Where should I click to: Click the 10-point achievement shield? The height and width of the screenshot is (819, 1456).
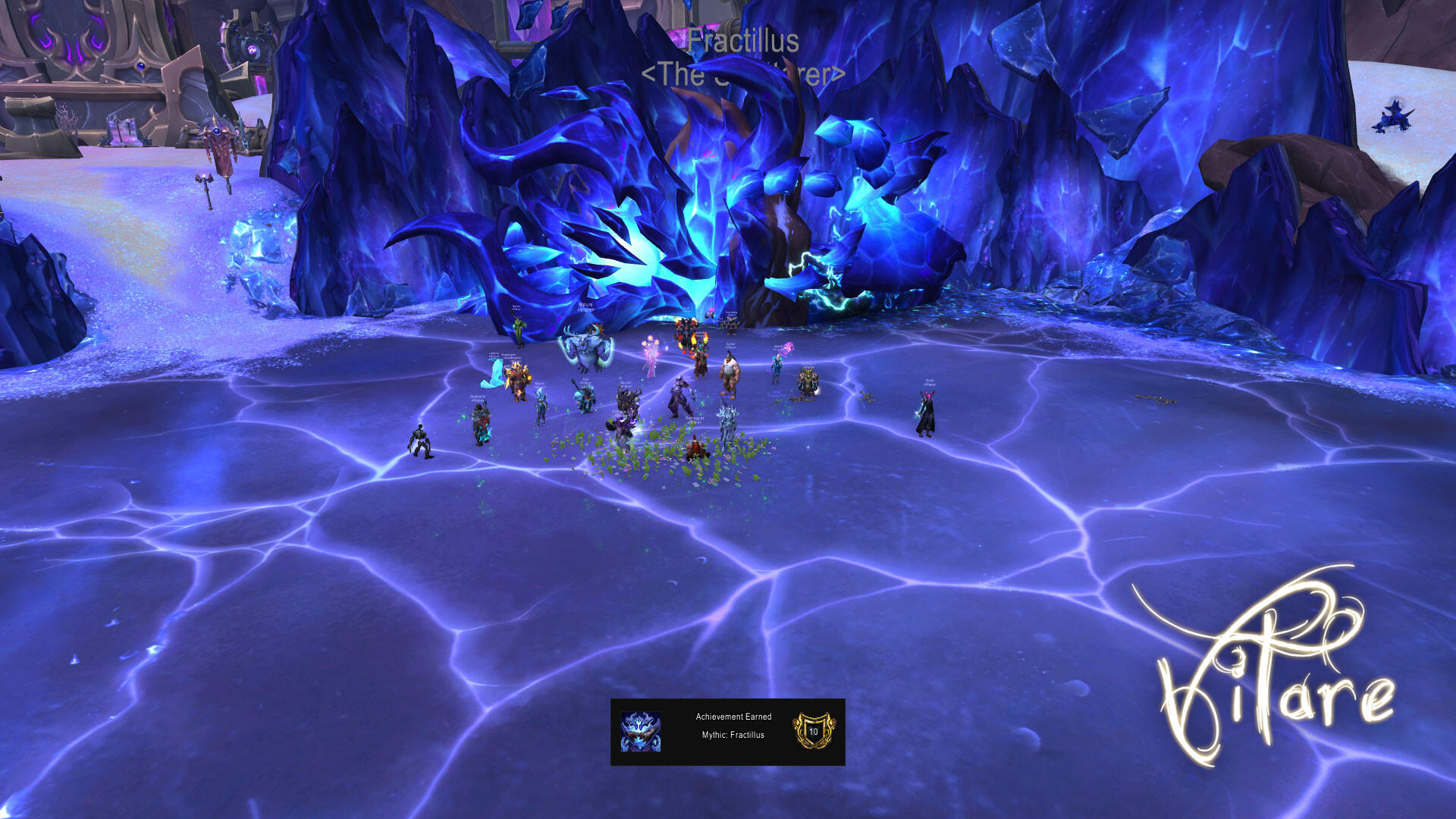814,731
